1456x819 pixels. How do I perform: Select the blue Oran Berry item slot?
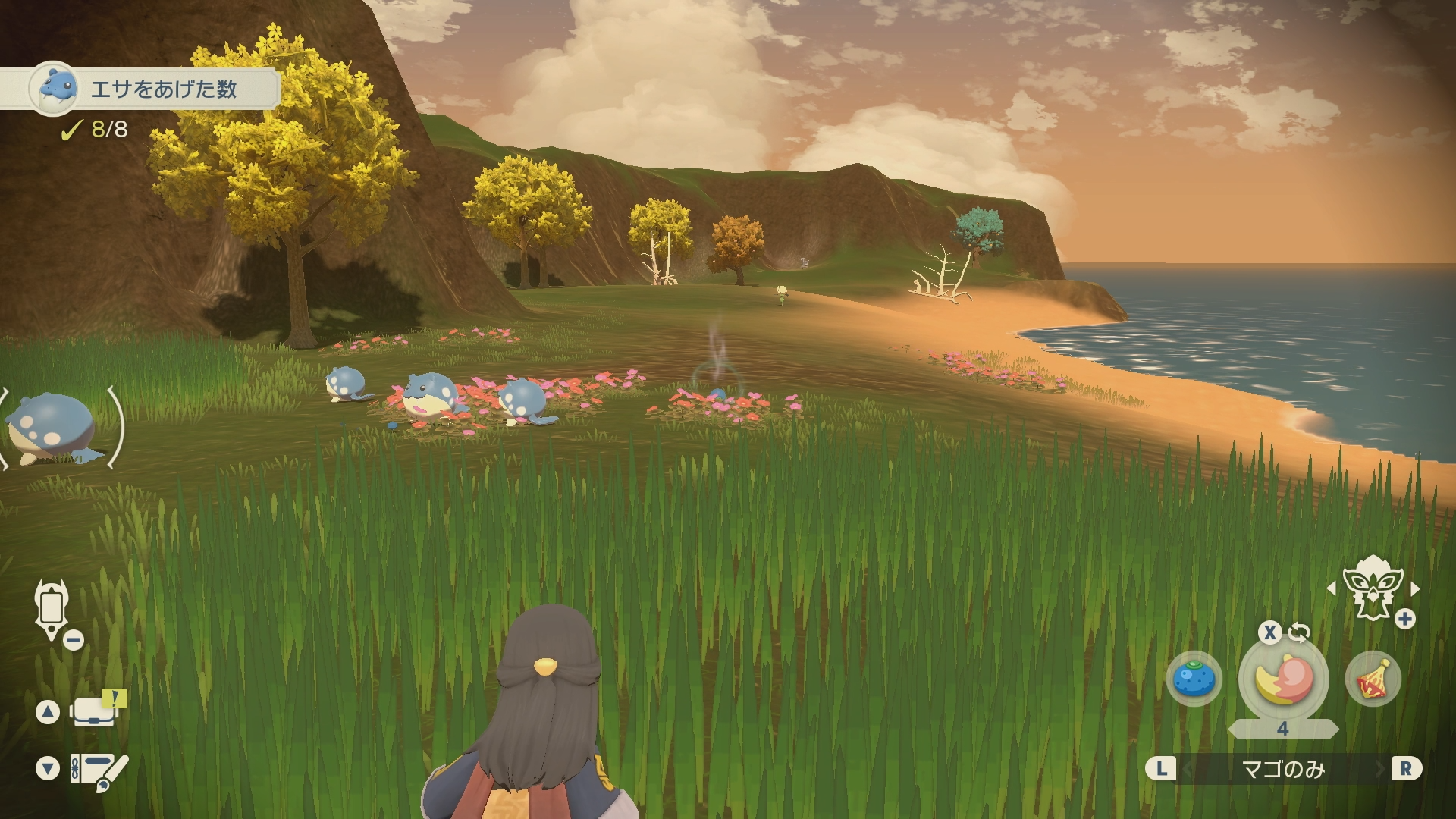(x=1194, y=679)
